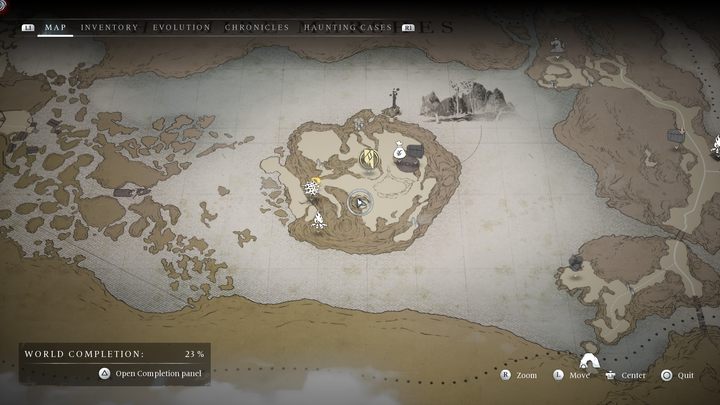This screenshot has width=720, height=405.
Task: Go to the Haunting Cases tab
Action: click(348, 27)
